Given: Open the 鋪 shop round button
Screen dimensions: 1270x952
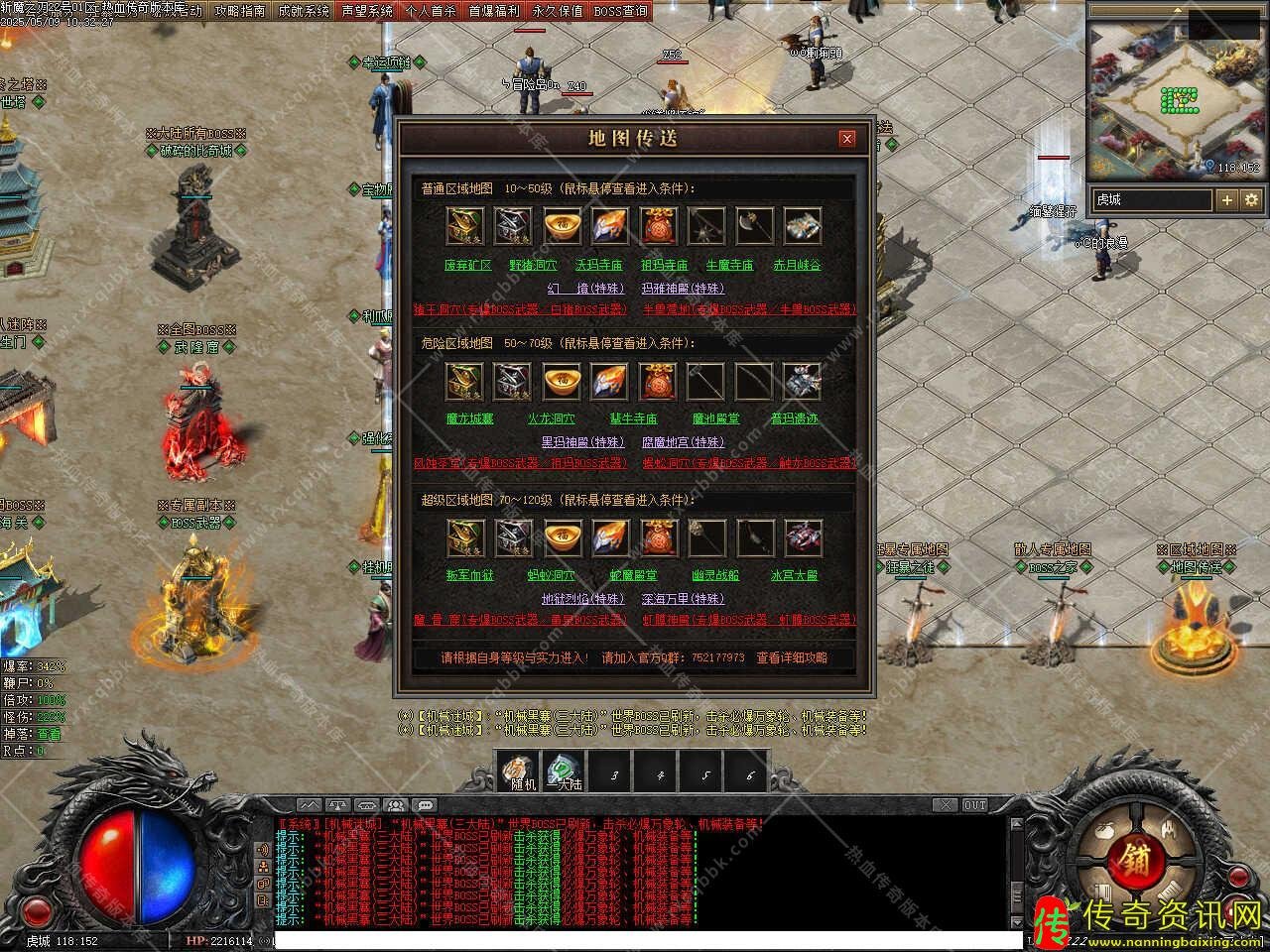Looking at the screenshot, I should click(x=1131, y=857).
